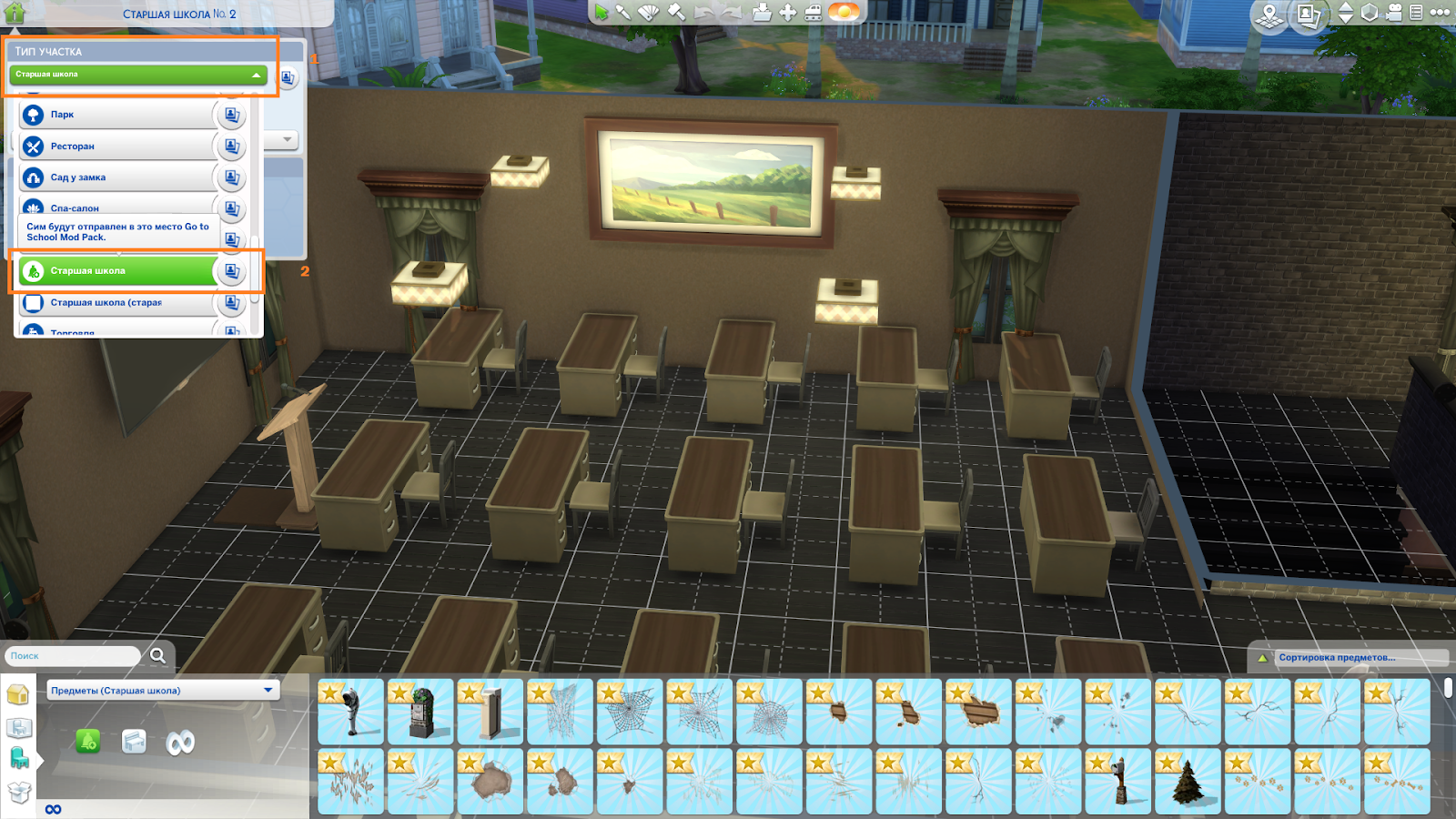The width and height of the screenshot is (1456, 819).
Task: Select the hand move tool
Action: point(786,12)
